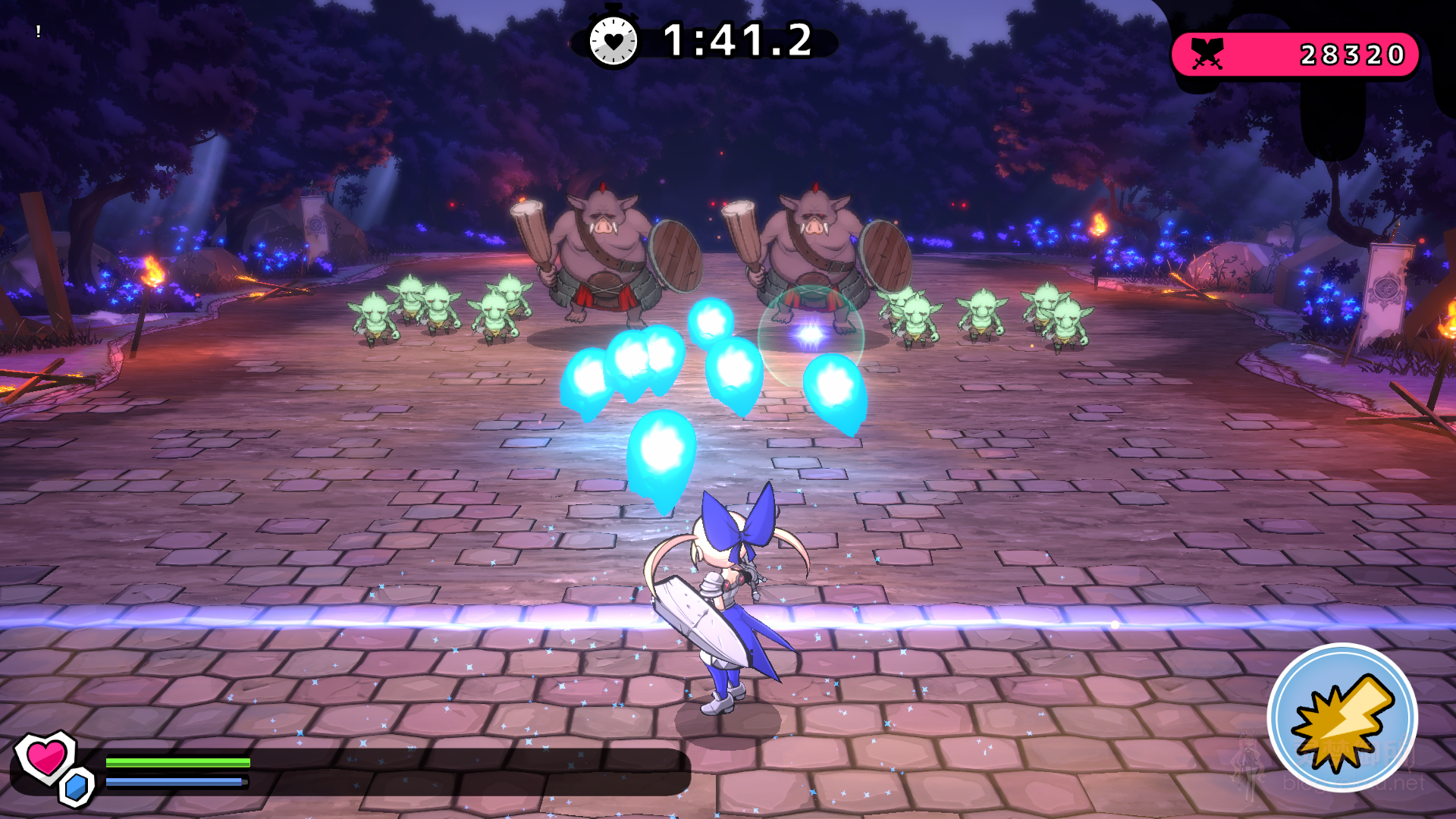Select a green goblin on the left group
Screen dimensions: 1456x819
(x=375, y=315)
